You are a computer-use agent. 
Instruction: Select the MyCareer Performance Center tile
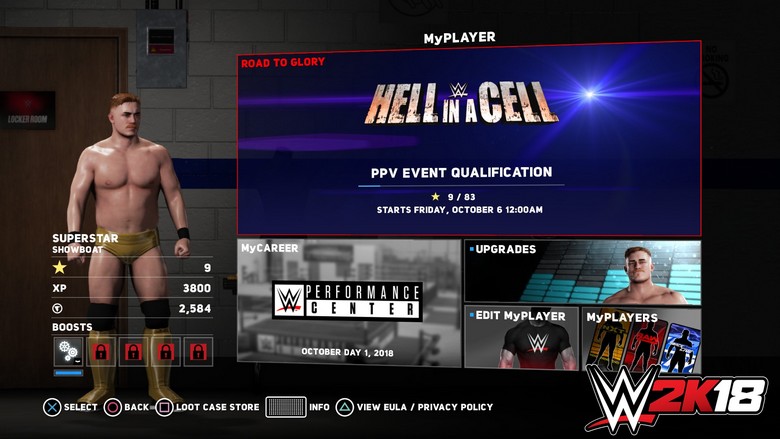[x=348, y=302]
